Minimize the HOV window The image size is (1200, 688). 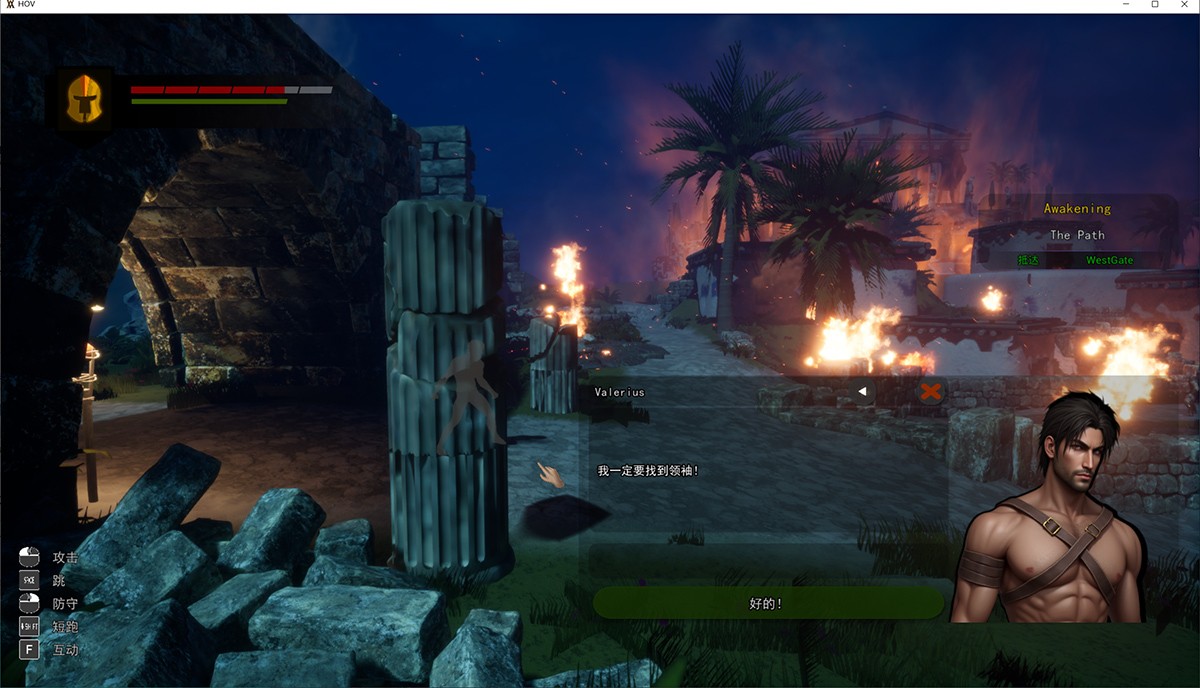click(1127, 6)
